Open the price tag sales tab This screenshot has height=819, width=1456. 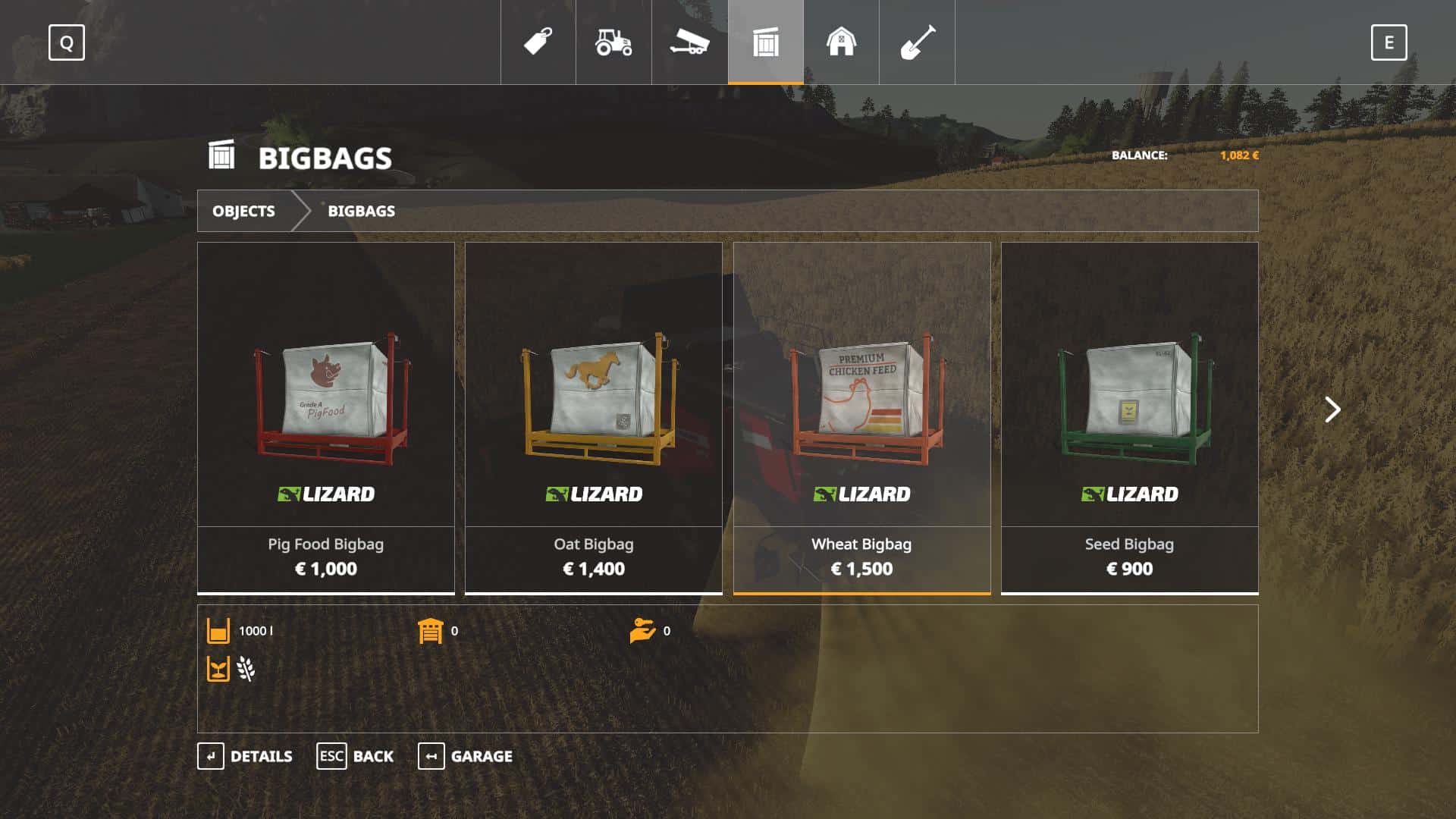click(538, 42)
